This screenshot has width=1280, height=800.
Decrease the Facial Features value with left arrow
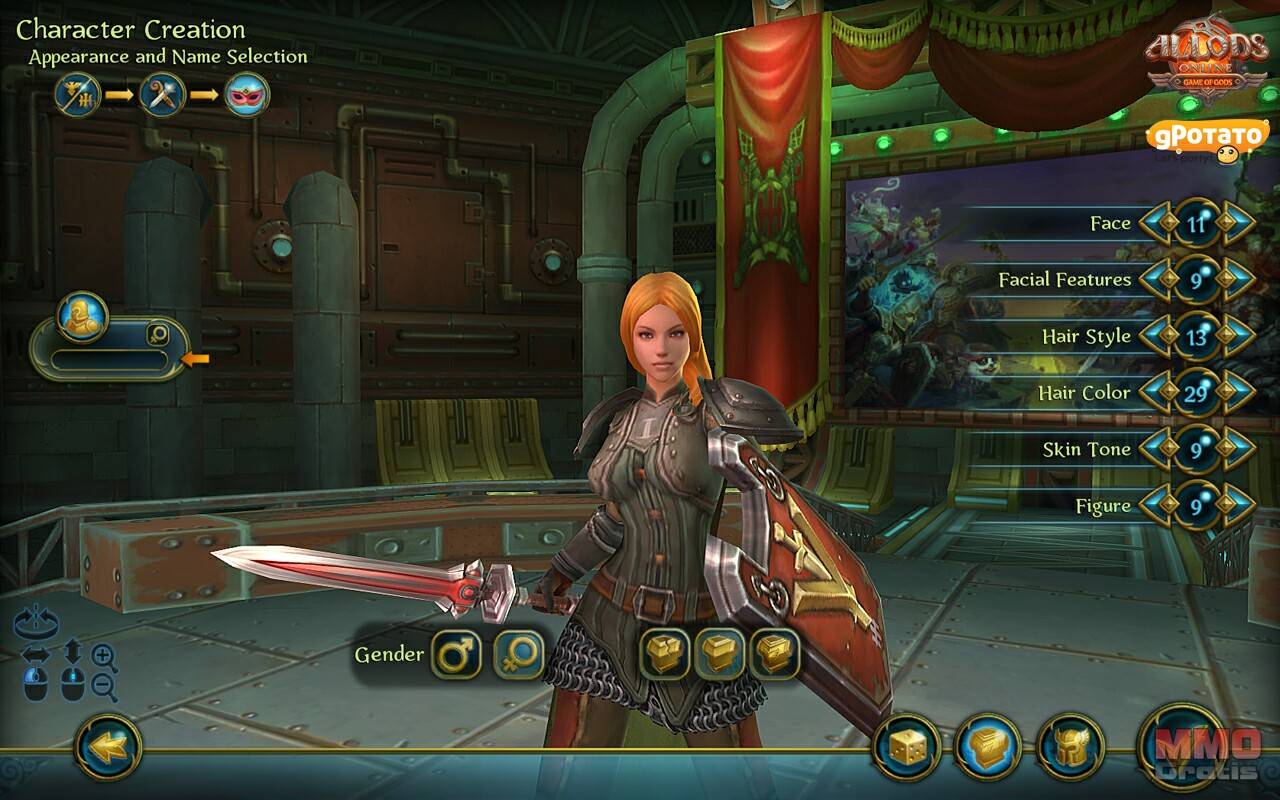(x=1155, y=280)
